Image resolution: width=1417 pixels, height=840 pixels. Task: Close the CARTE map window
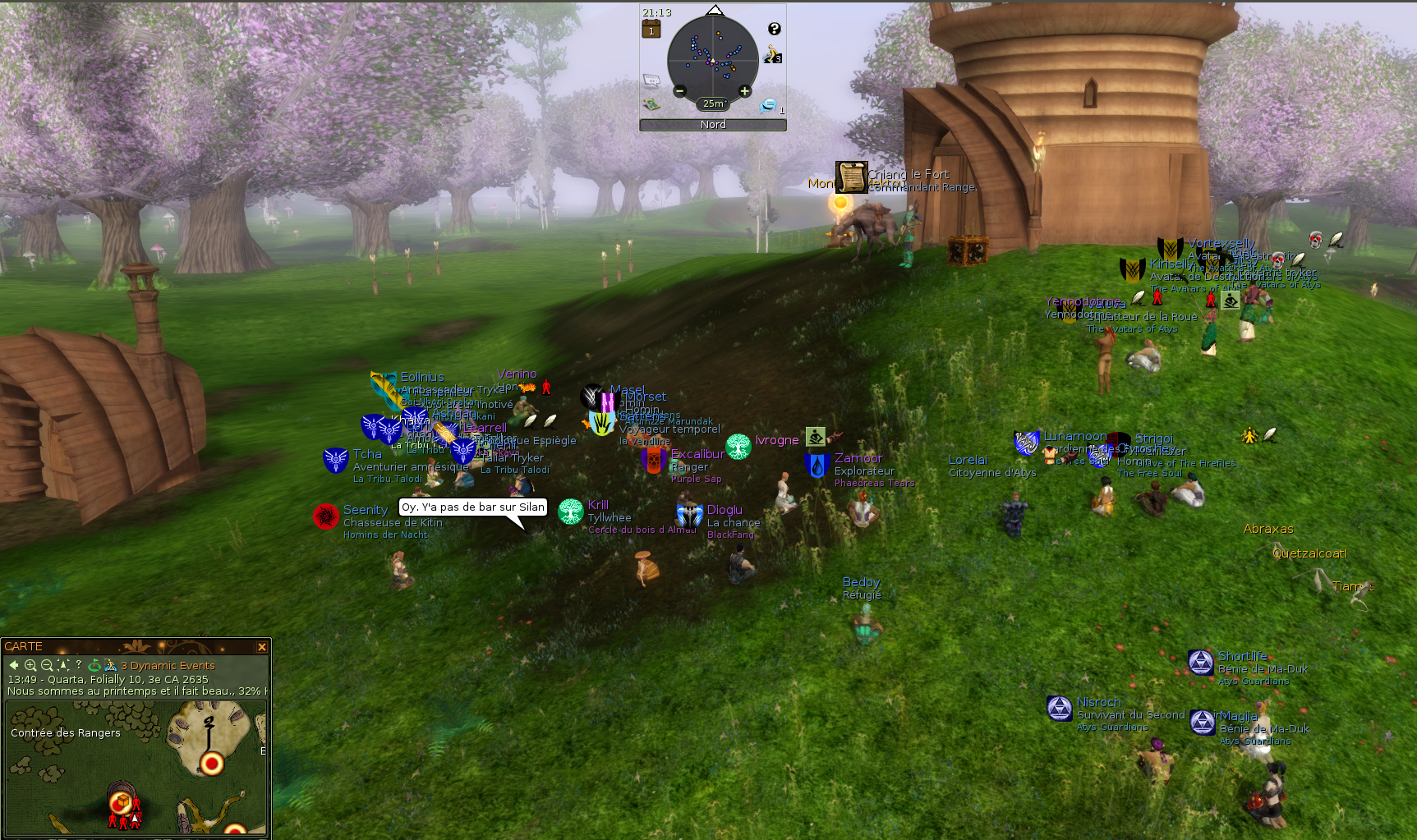[262, 647]
